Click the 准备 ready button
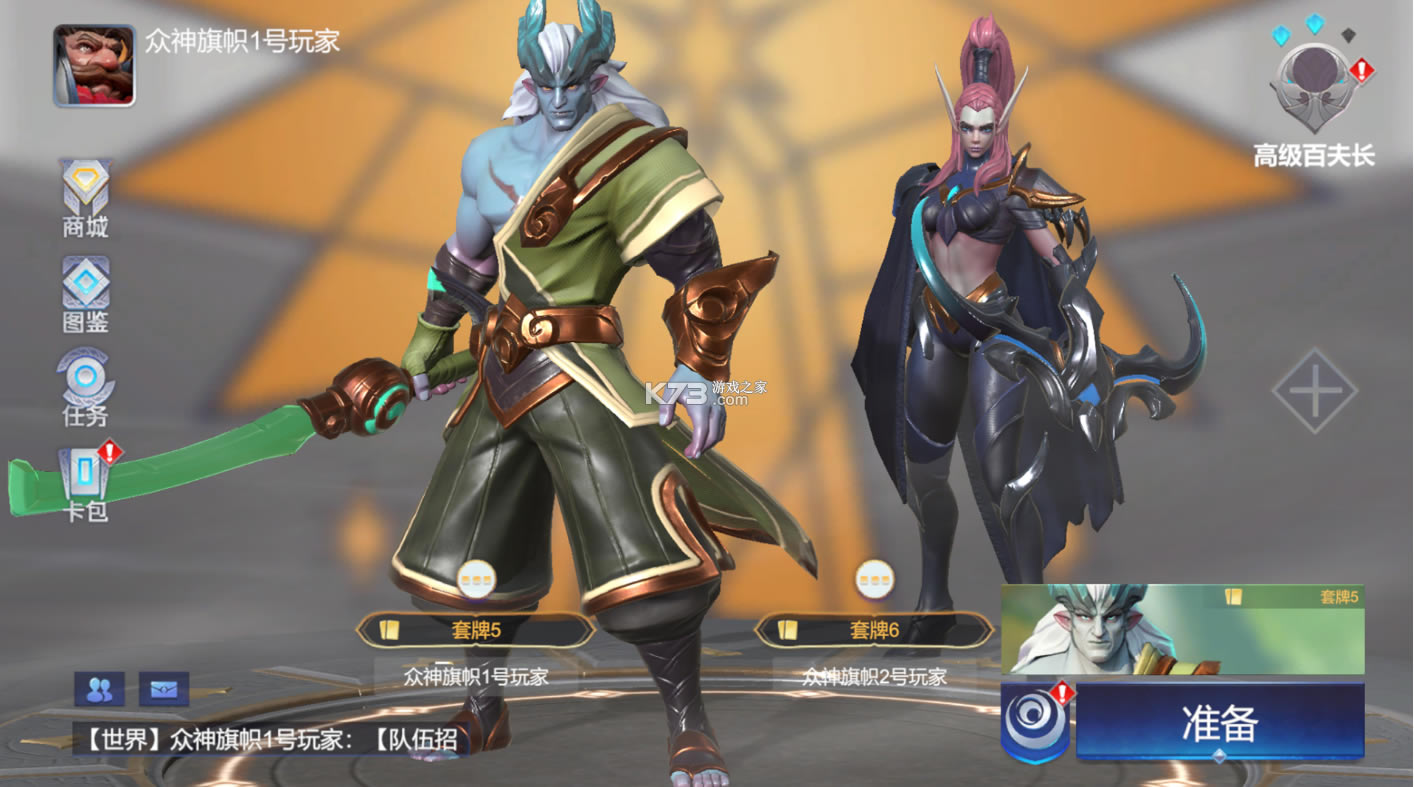Screen dimensions: 1414x787 coord(1219,723)
